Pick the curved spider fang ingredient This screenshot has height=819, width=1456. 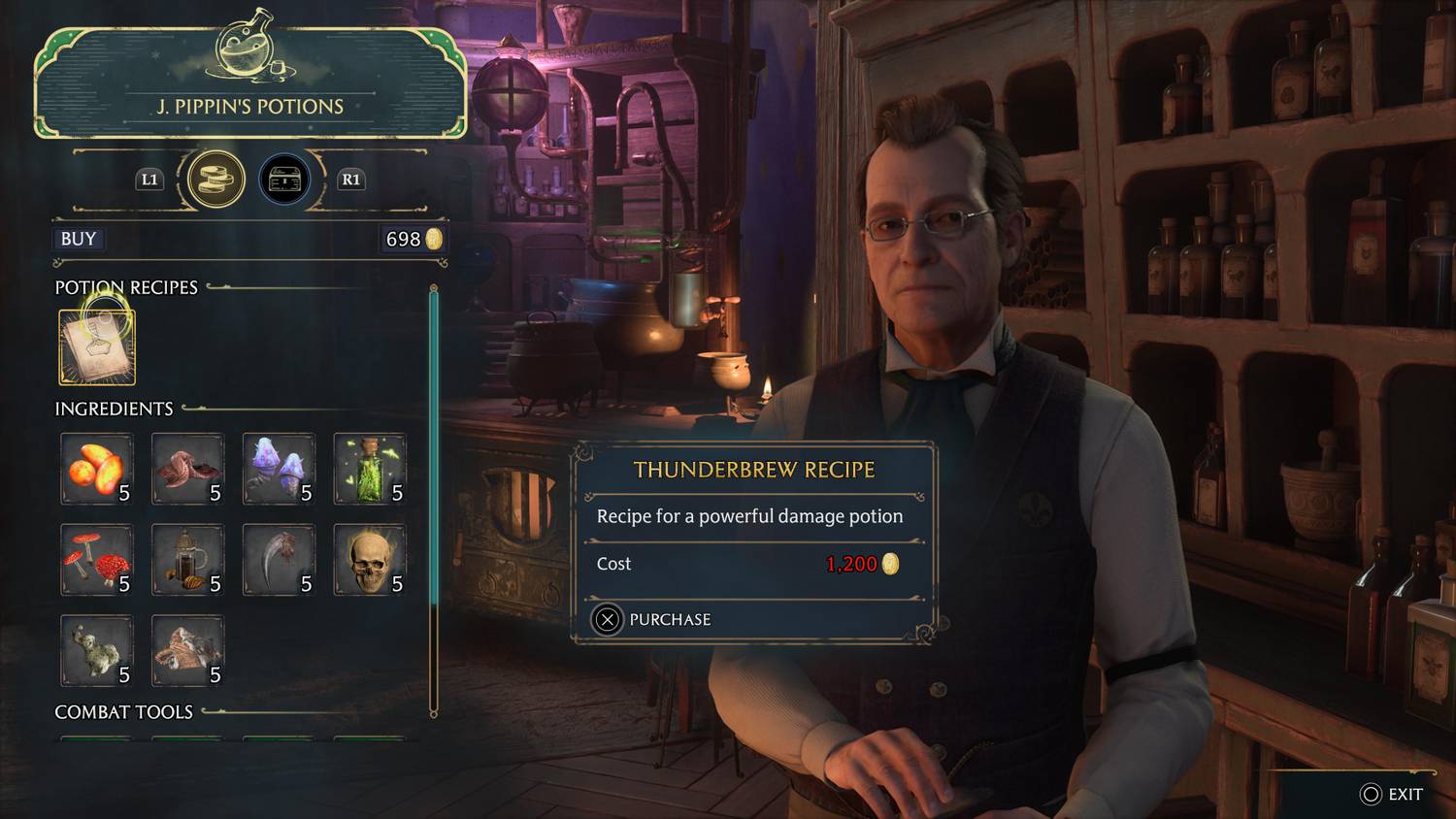(279, 560)
